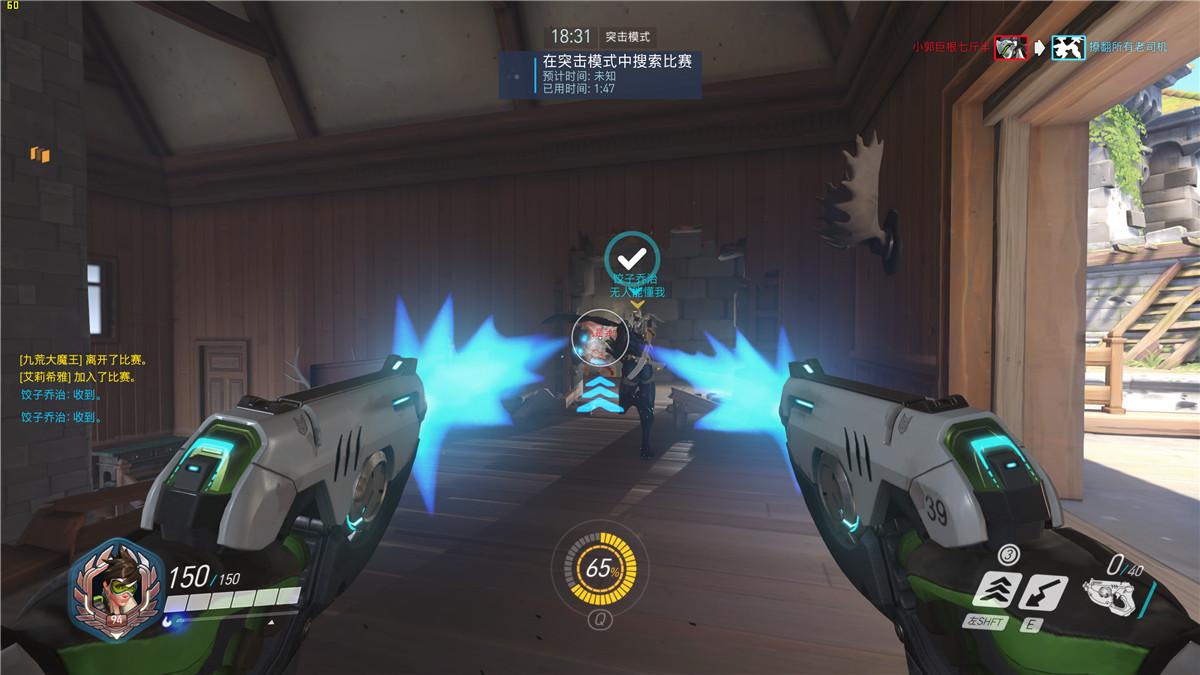Click the 突击模式 mode label
This screenshot has width=1200, height=675.
[628, 36]
